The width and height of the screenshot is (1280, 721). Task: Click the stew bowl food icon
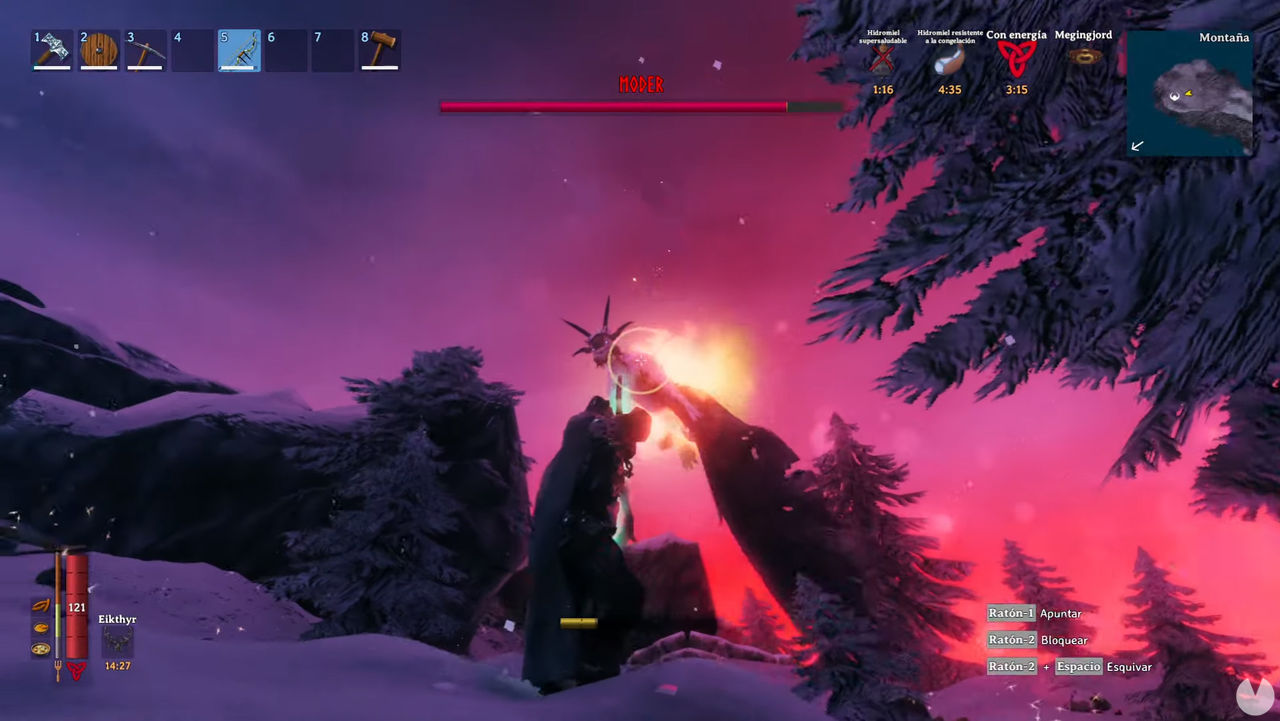pyautogui.click(x=41, y=648)
